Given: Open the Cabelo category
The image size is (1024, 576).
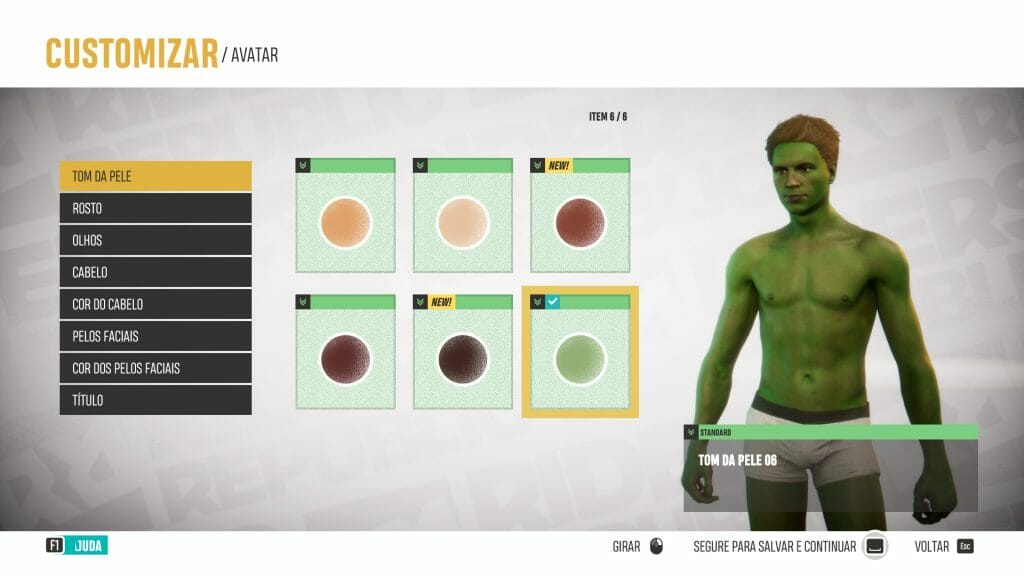Looking at the screenshot, I should coord(155,272).
